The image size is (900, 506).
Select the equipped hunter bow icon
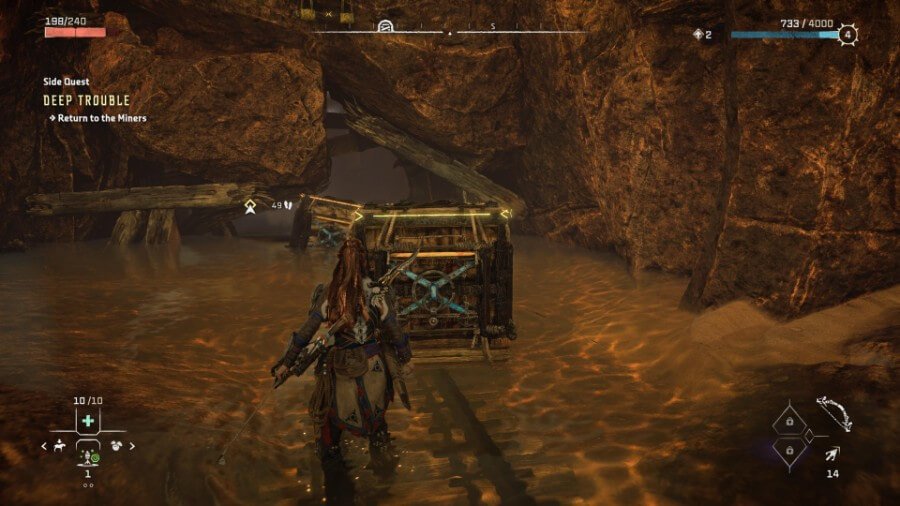pos(832,412)
